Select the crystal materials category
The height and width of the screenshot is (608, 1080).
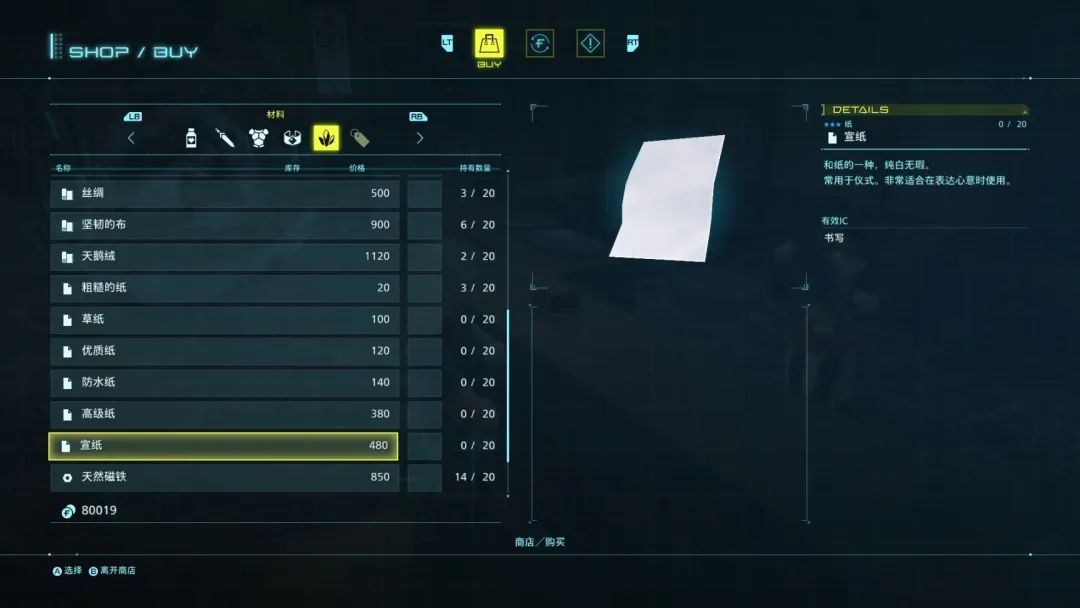326,138
